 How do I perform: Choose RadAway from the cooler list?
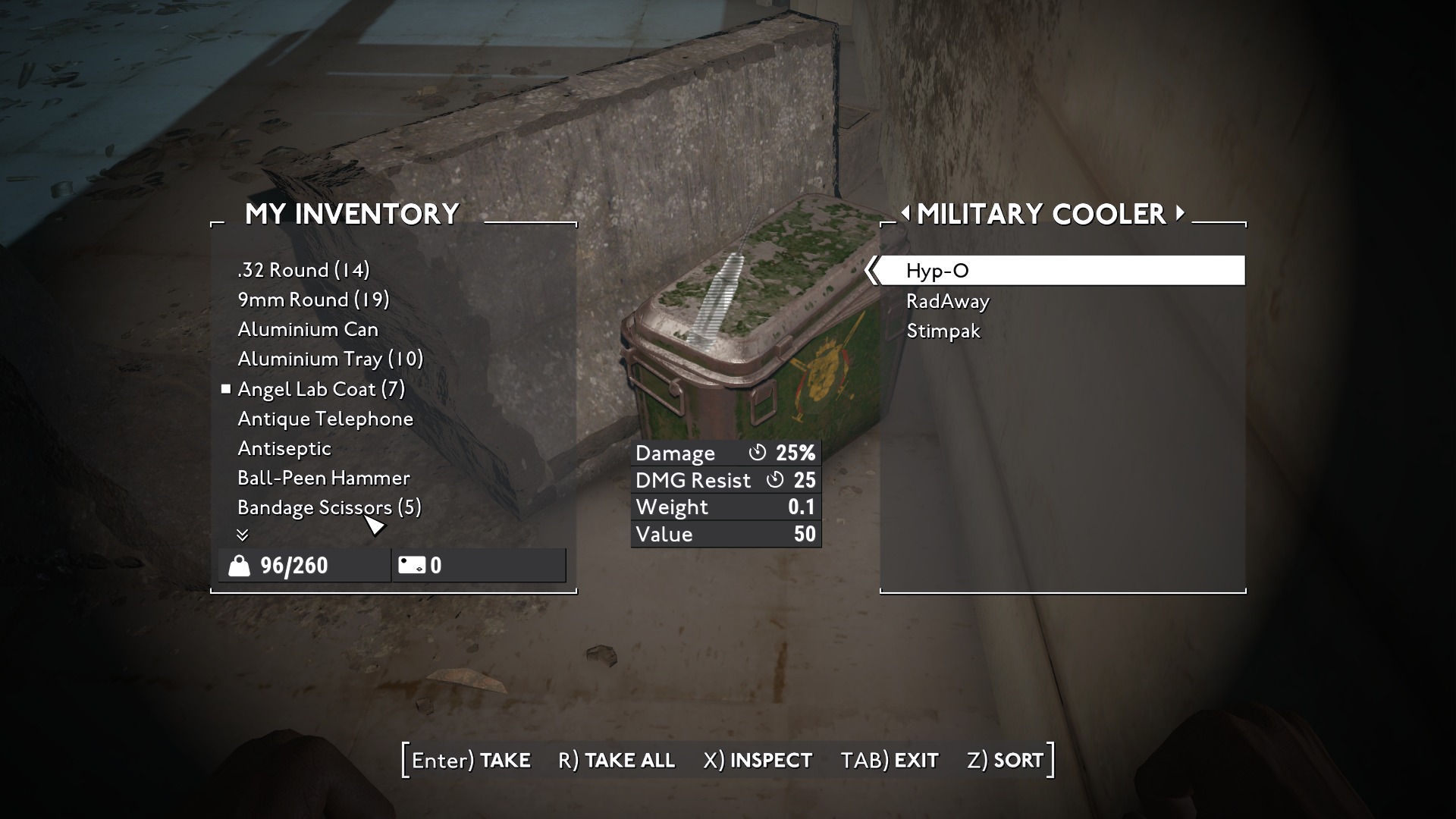(x=947, y=301)
